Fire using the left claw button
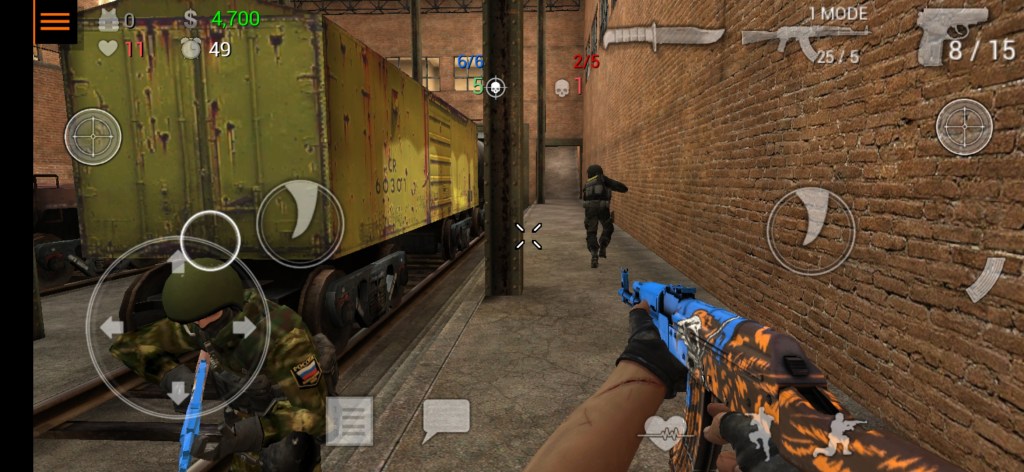The width and height of the screenshot is (1024, 472). coord(300,222)
